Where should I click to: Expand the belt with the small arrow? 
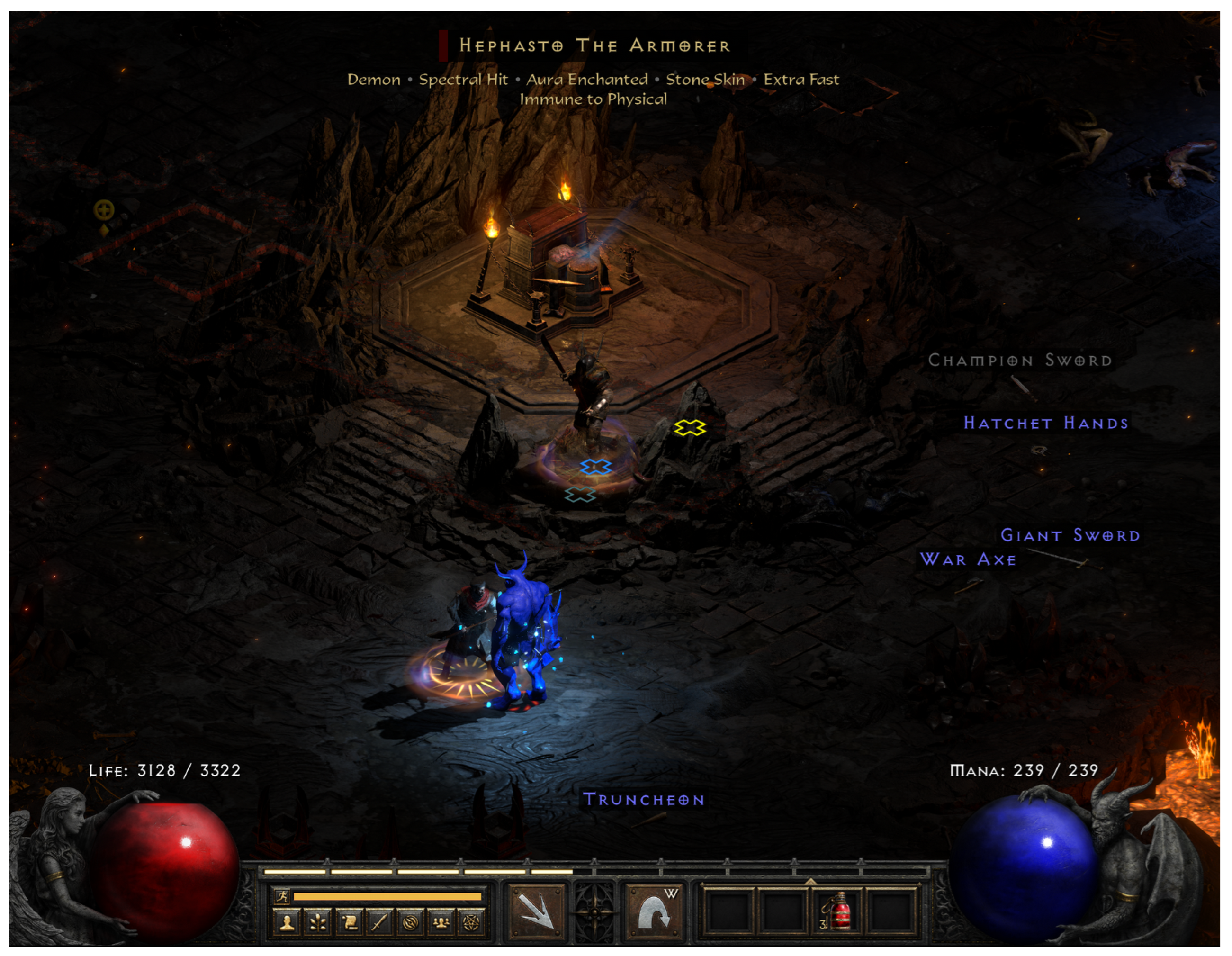point(810,882)
